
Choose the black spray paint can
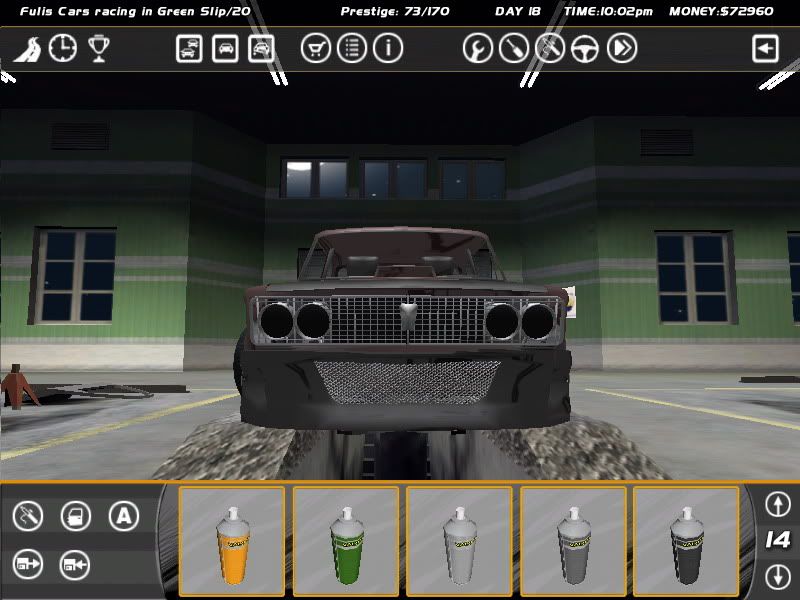(686, 541)
